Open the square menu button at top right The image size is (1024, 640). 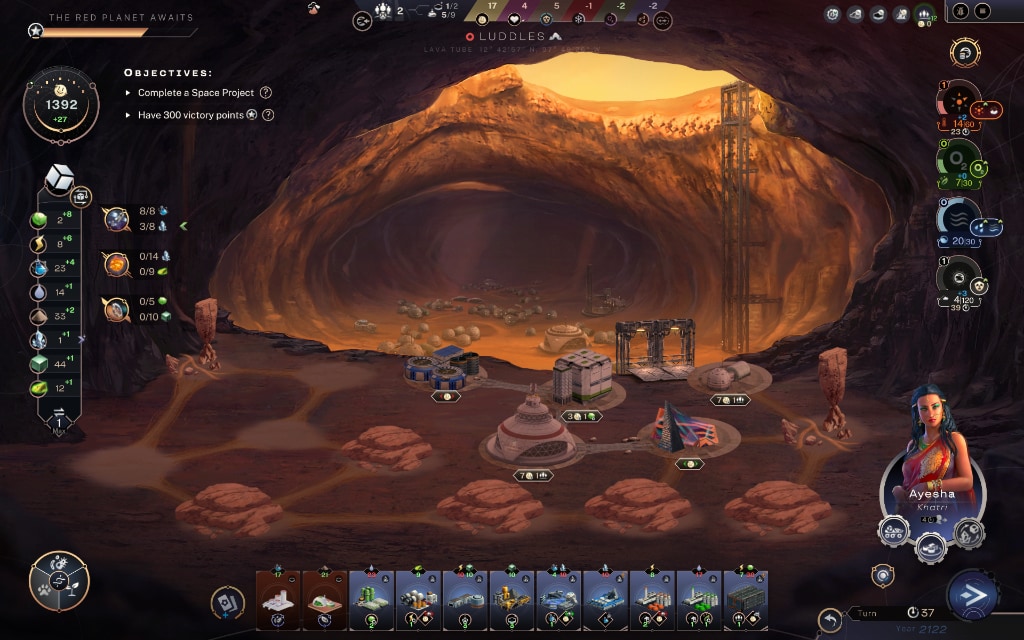pos(982,11)
